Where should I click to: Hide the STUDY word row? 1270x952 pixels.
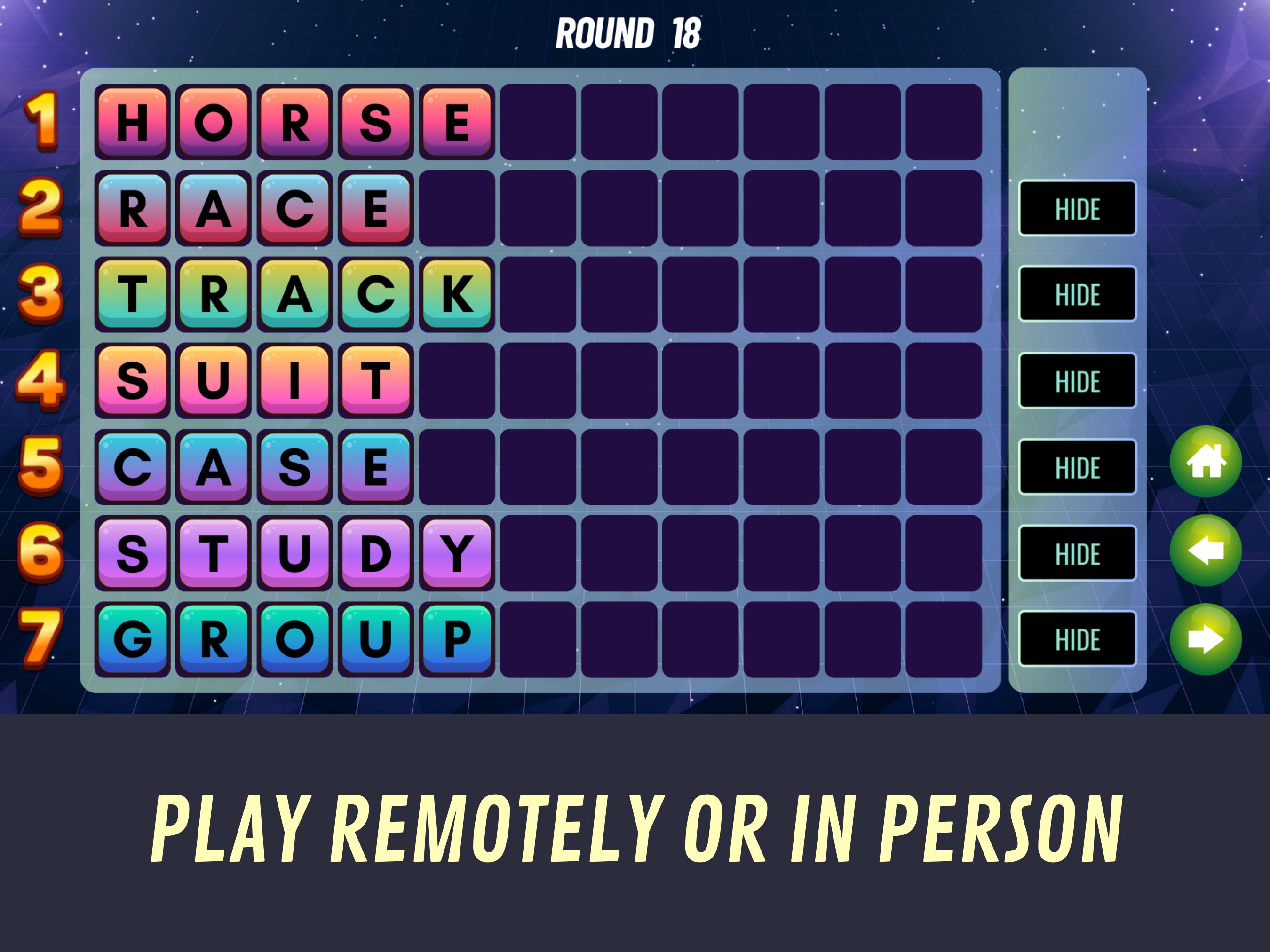[x=1077, y=552]
